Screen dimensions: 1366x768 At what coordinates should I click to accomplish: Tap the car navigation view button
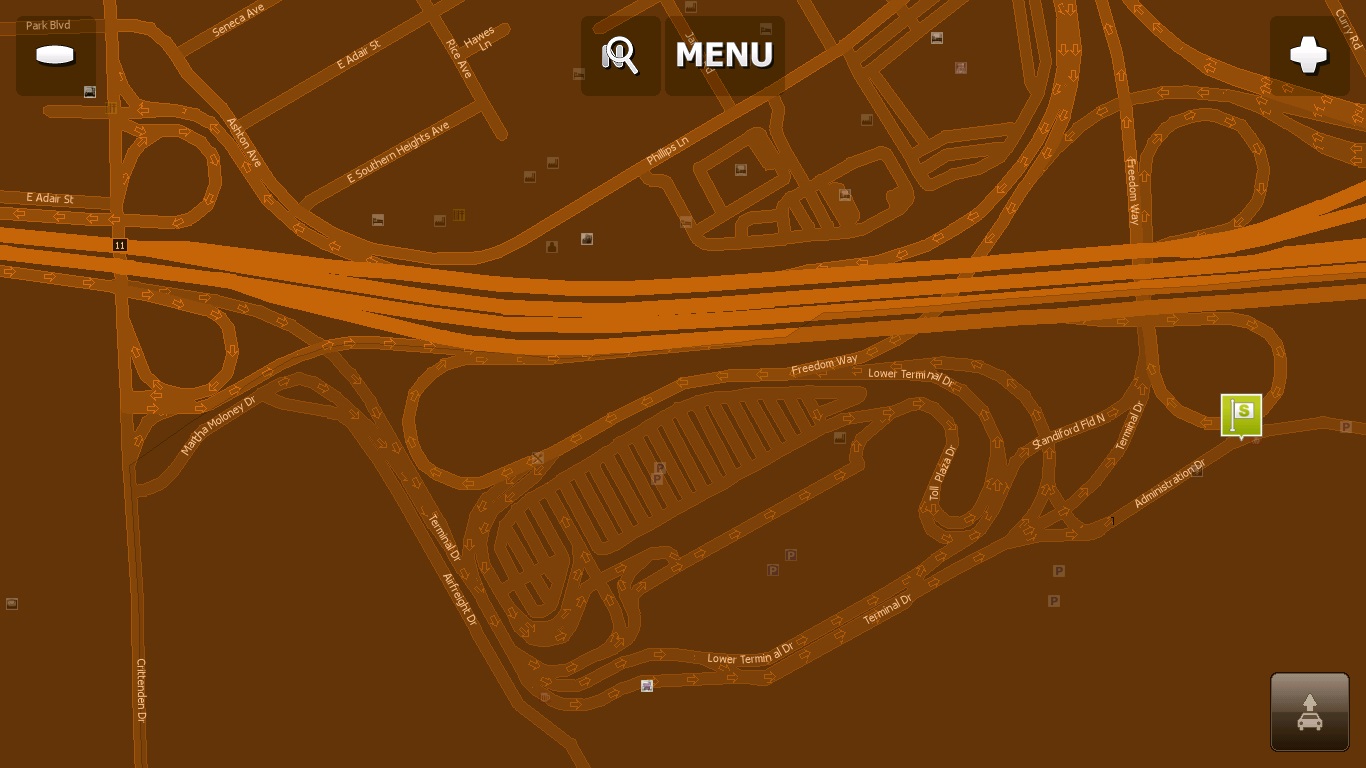1310,712
